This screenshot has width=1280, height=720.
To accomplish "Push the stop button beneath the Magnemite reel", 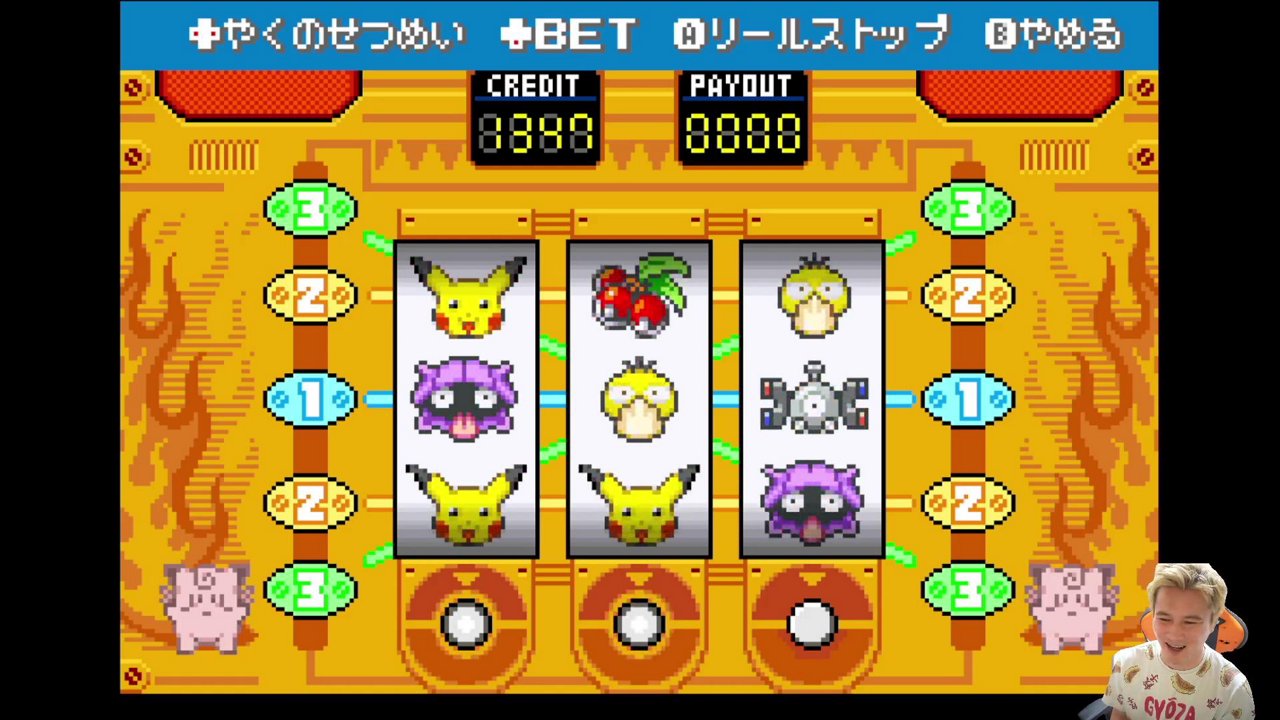I will pos(812,624).
